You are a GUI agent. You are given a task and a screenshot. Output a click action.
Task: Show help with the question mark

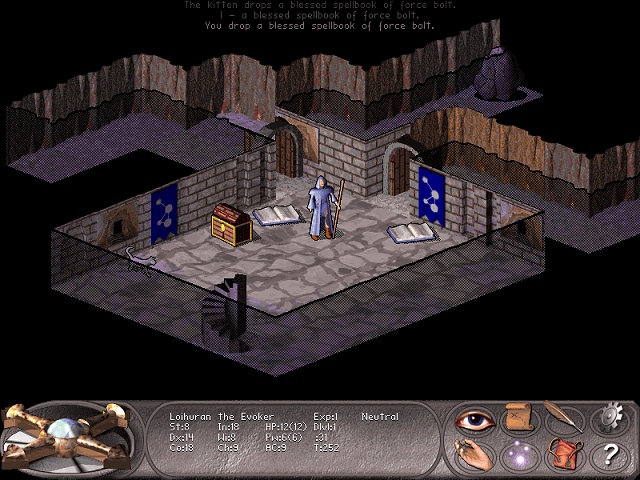607,456
